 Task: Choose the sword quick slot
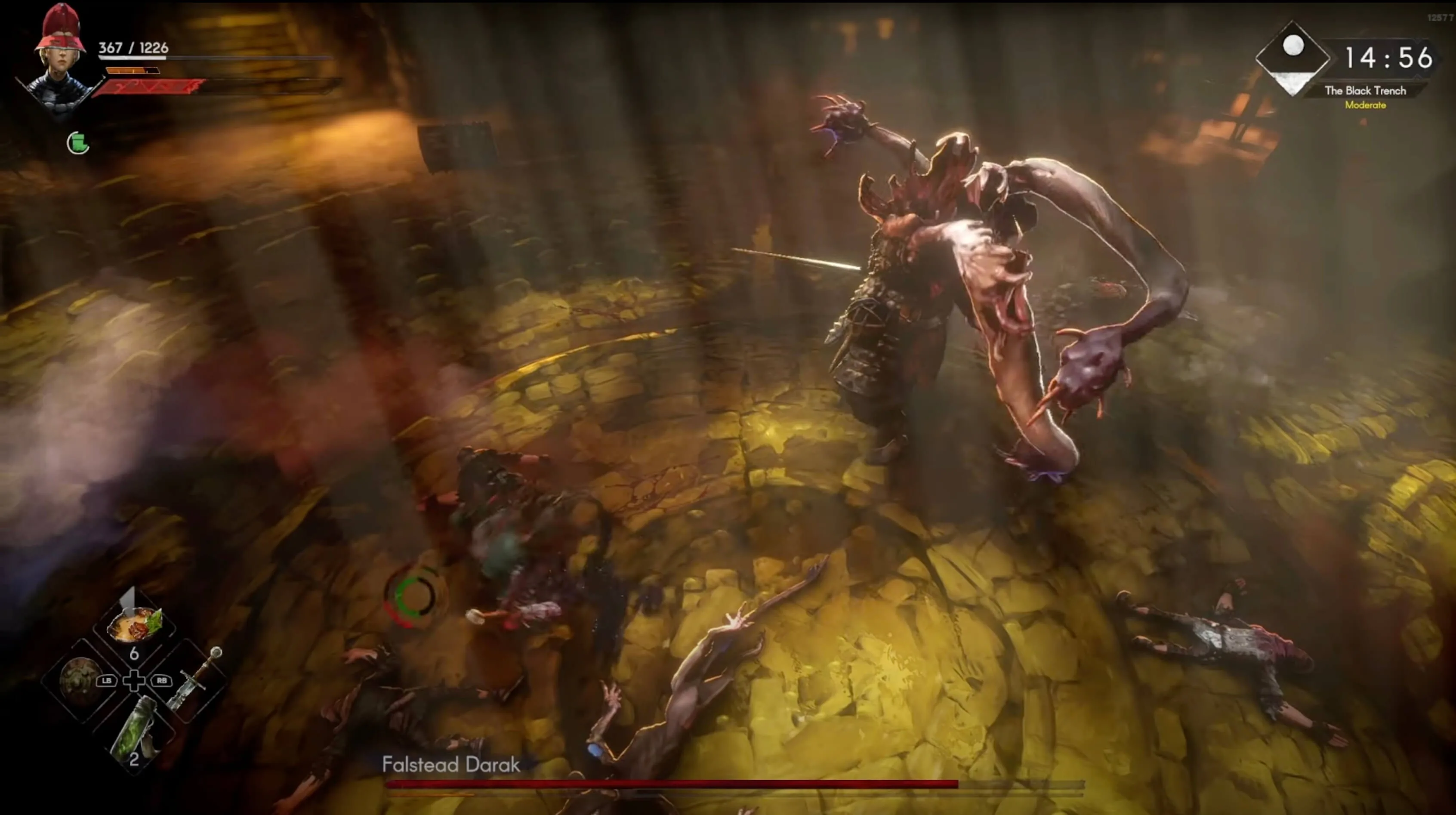195,680
